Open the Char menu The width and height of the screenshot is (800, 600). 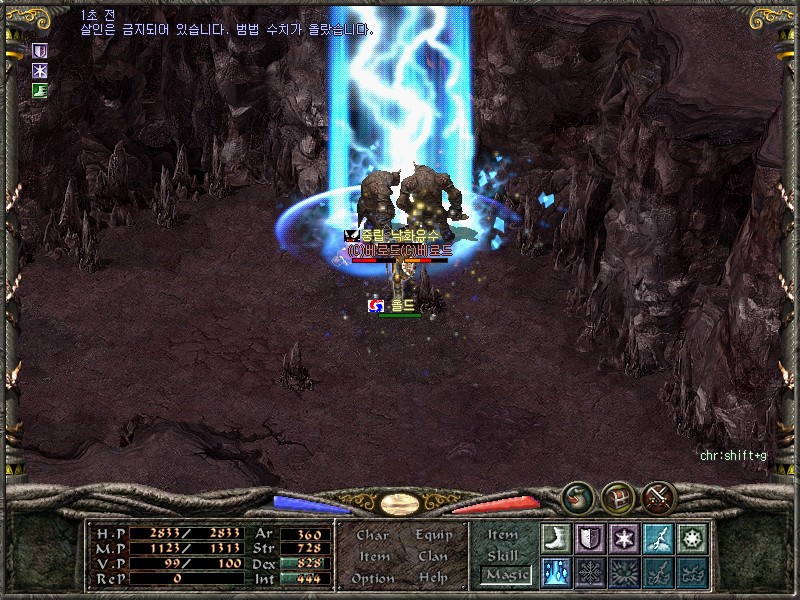372,535
